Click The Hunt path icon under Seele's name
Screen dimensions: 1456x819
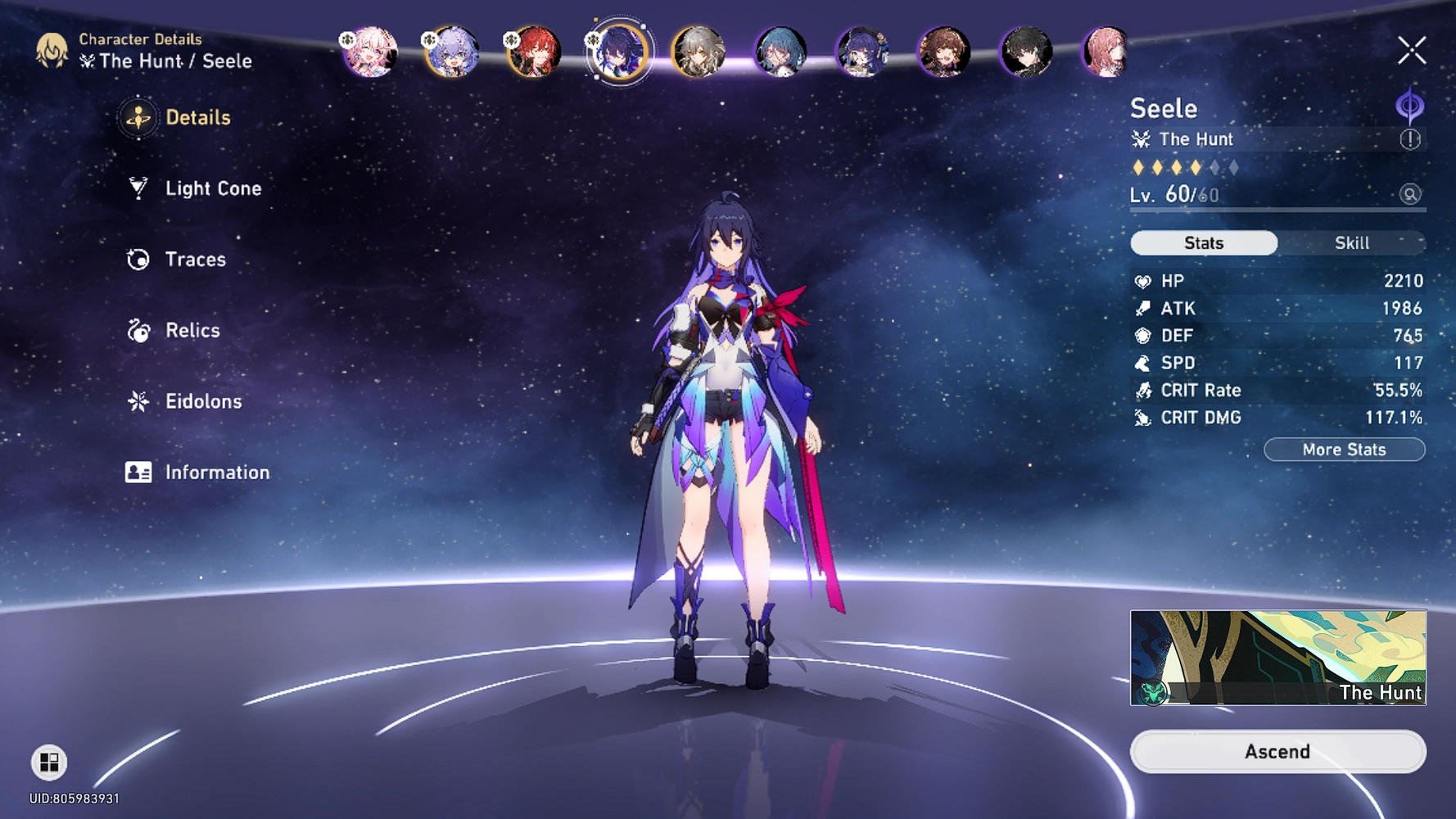coord(1141,139)
